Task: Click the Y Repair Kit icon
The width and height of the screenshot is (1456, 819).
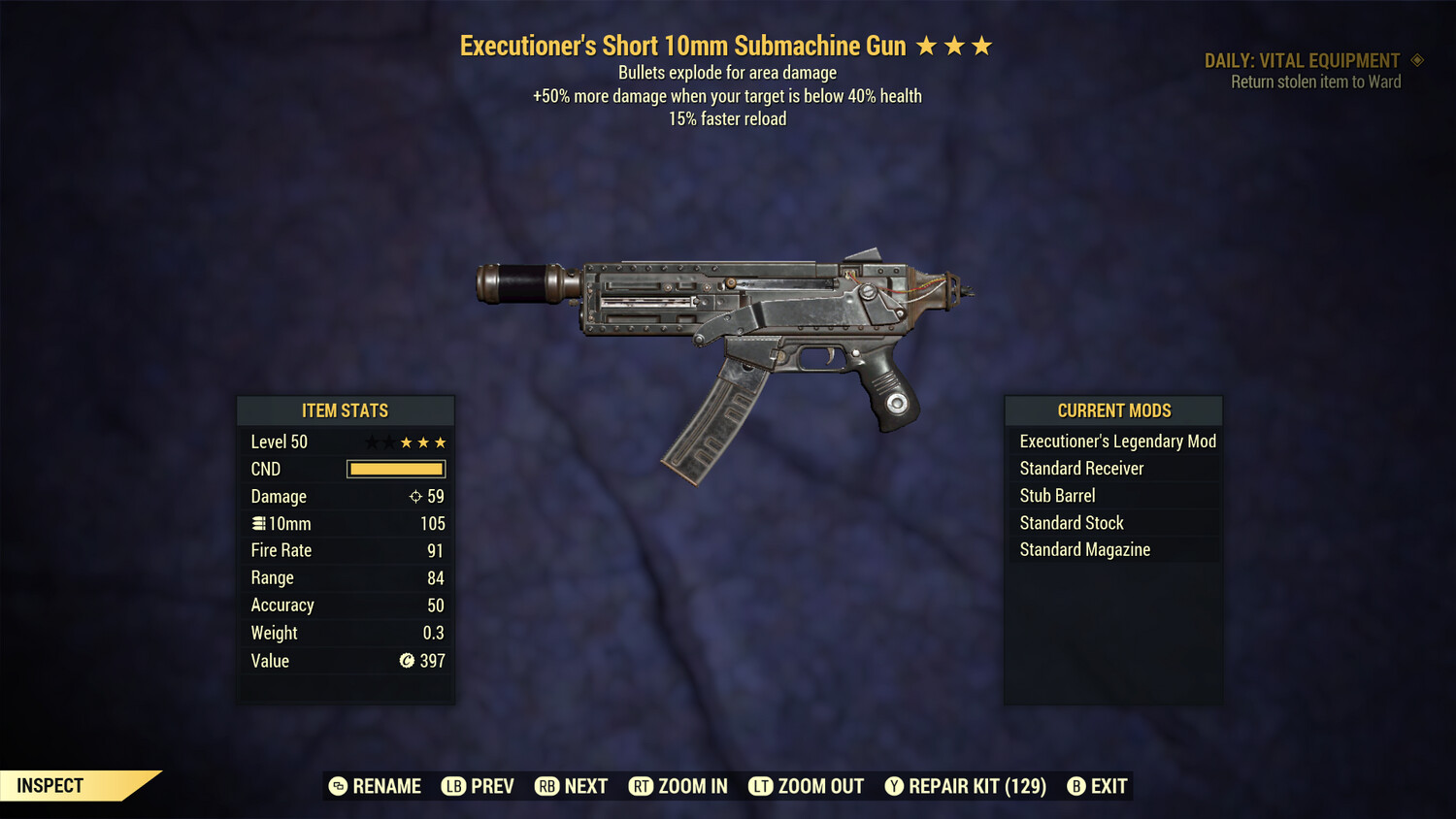Action: (895, 786)
